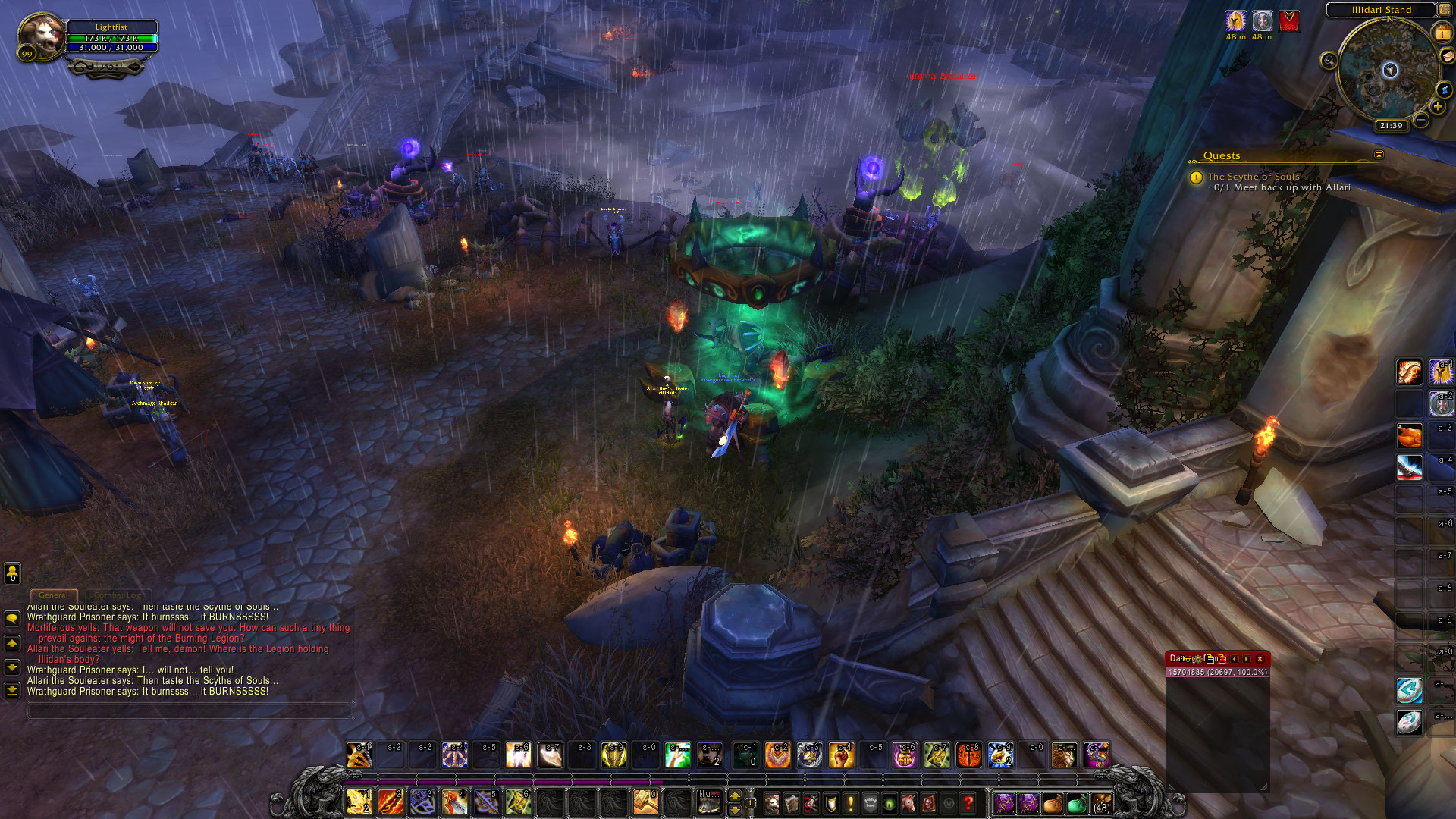Image resolution: width=1456 pixels, height=819 pixels.
Task: Use the roast chicken food item
Action: [x=1409, y=436]
